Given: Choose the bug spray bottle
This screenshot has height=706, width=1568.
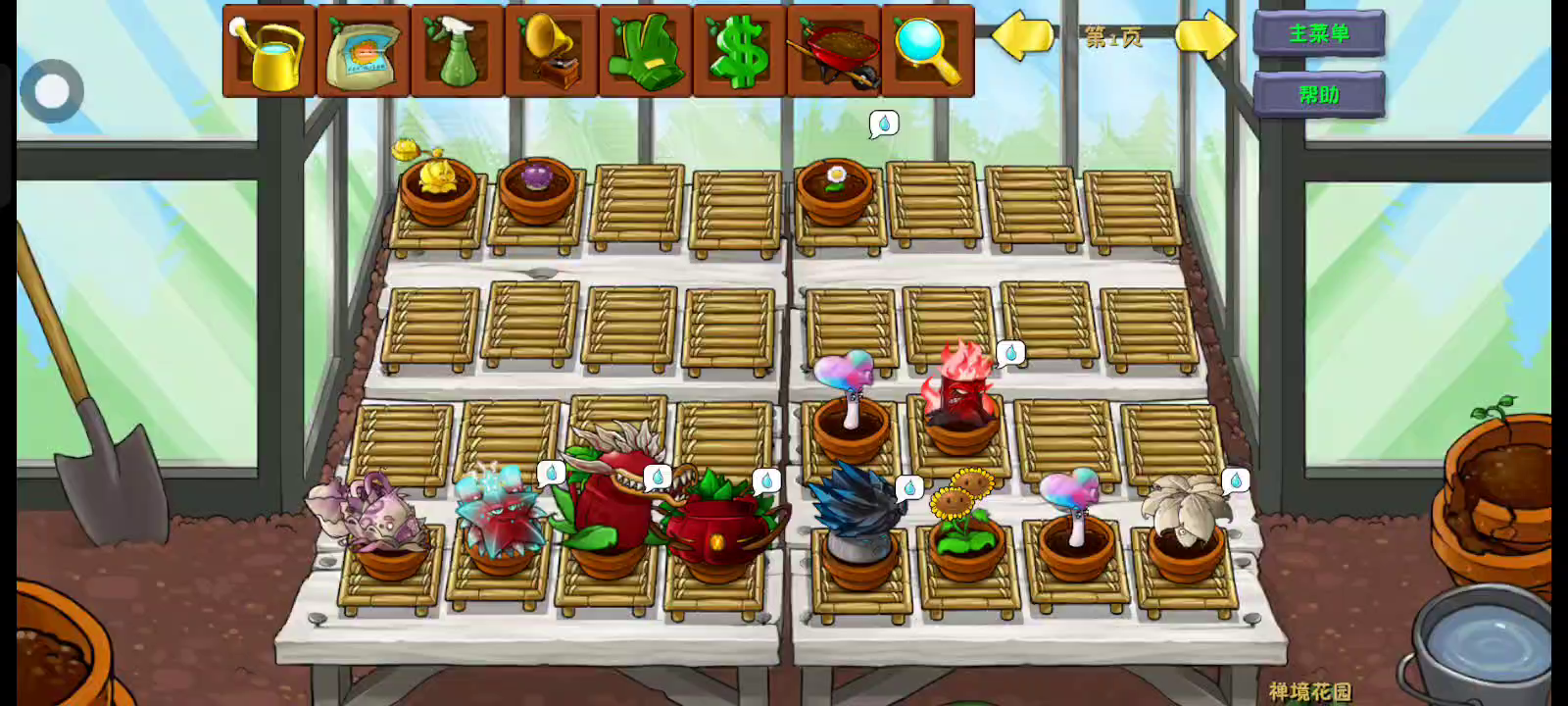Looking at the screenshot, I should point(457,51).
